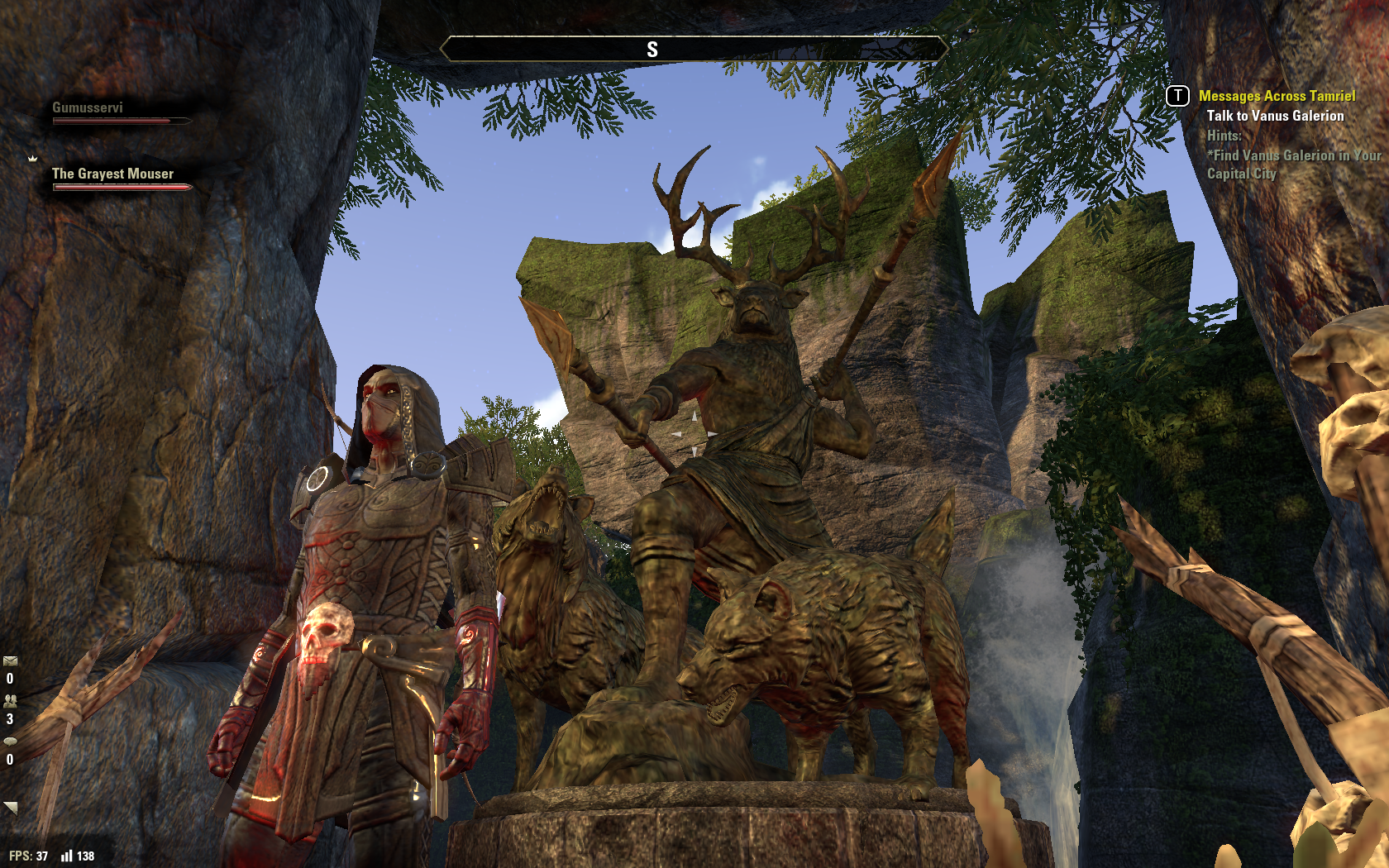Open the mail envelope icon
The image size is (1389, 868).
pyautogui.click(x=10, y=661)
